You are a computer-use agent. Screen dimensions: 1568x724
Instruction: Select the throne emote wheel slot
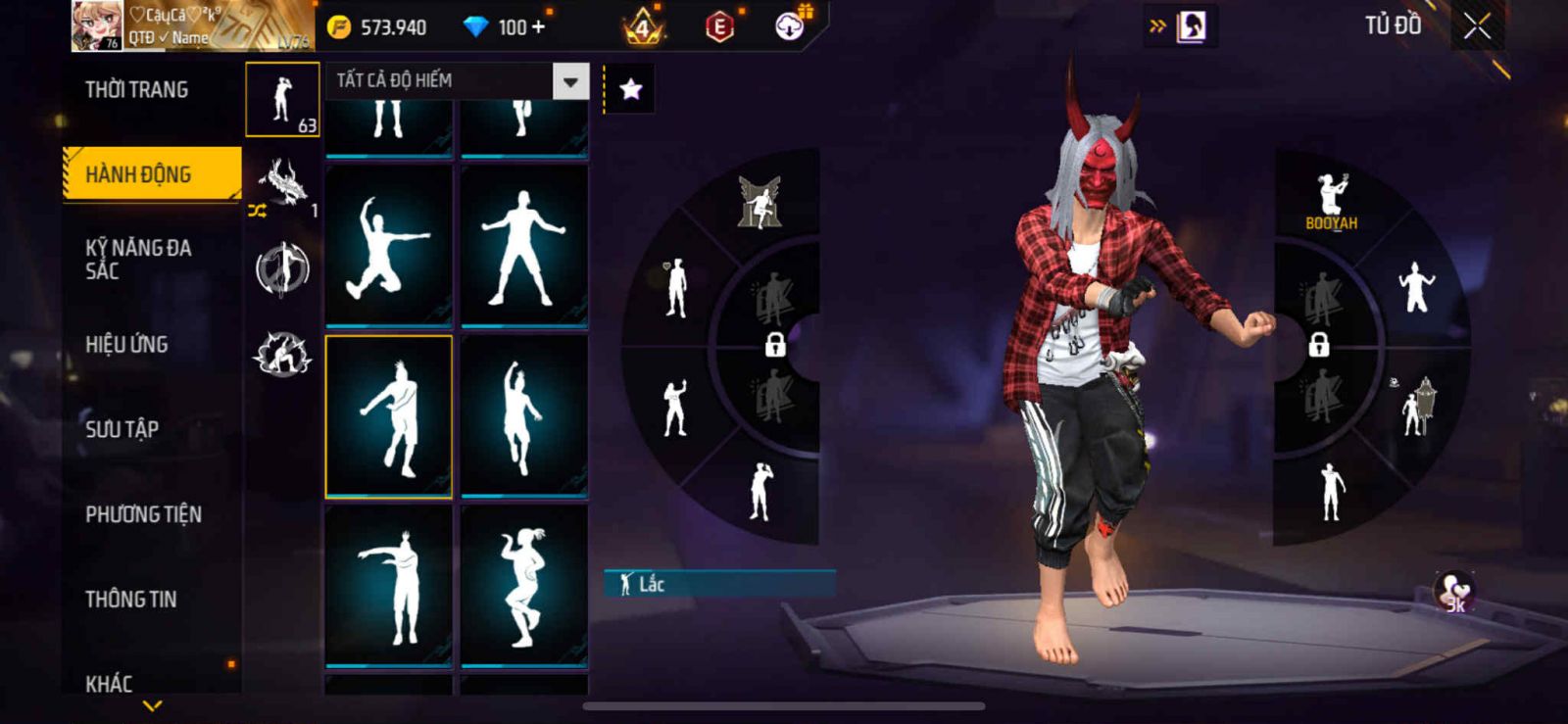[759, 203]
